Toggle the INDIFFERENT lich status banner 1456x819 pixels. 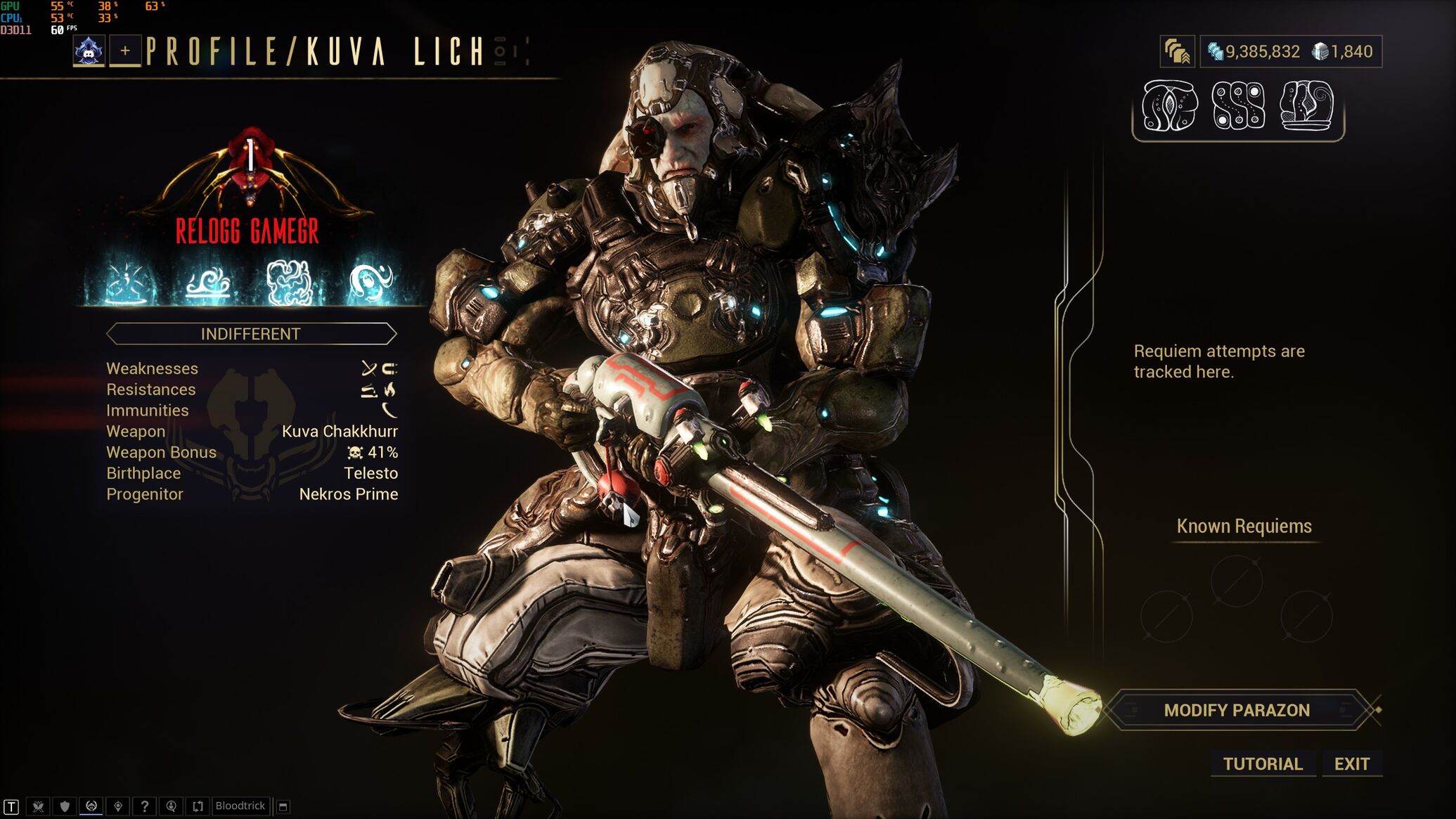pyautogui.click(x=251, y=334)
